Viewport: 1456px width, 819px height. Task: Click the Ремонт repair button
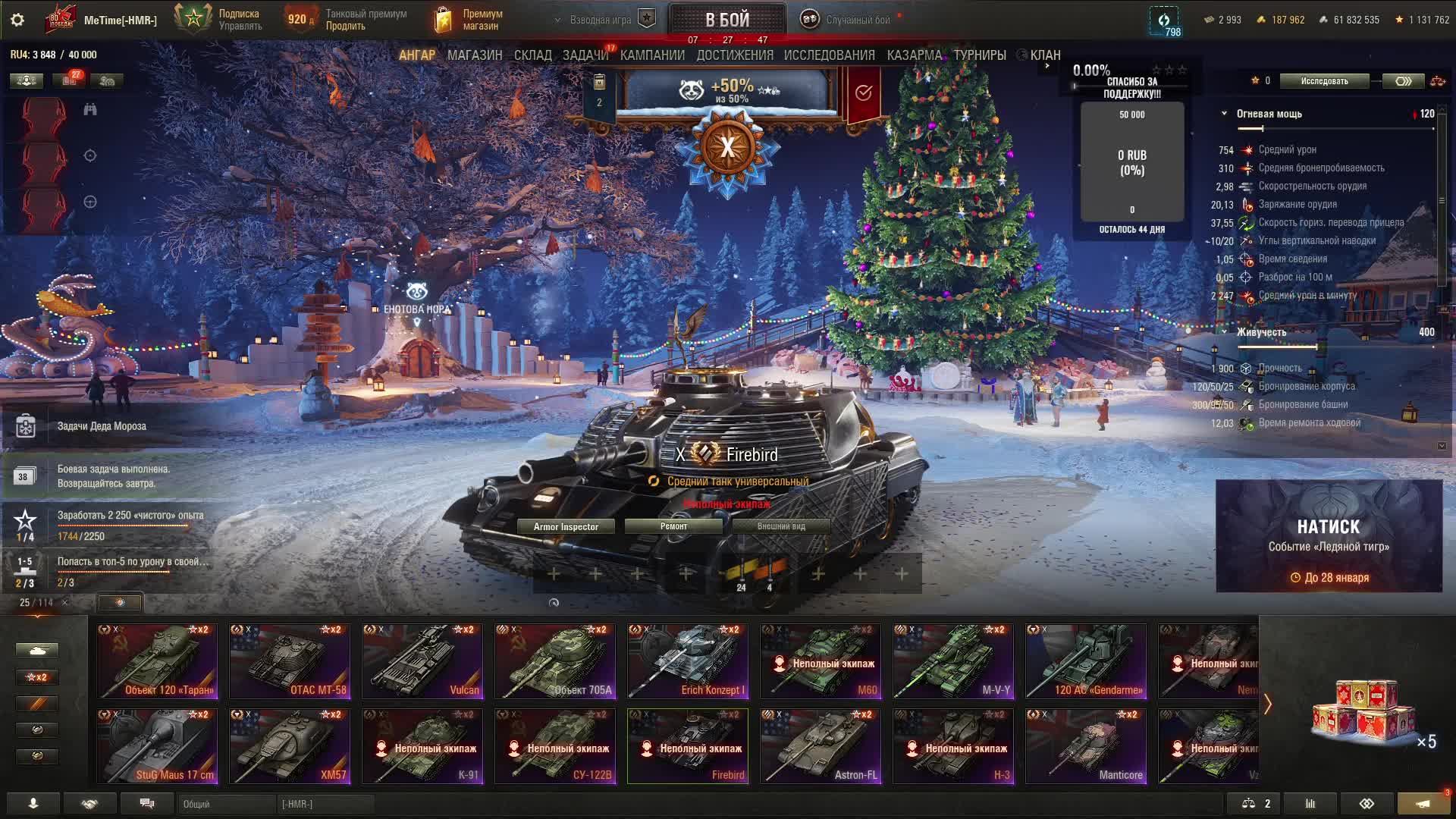pos(673,526)
